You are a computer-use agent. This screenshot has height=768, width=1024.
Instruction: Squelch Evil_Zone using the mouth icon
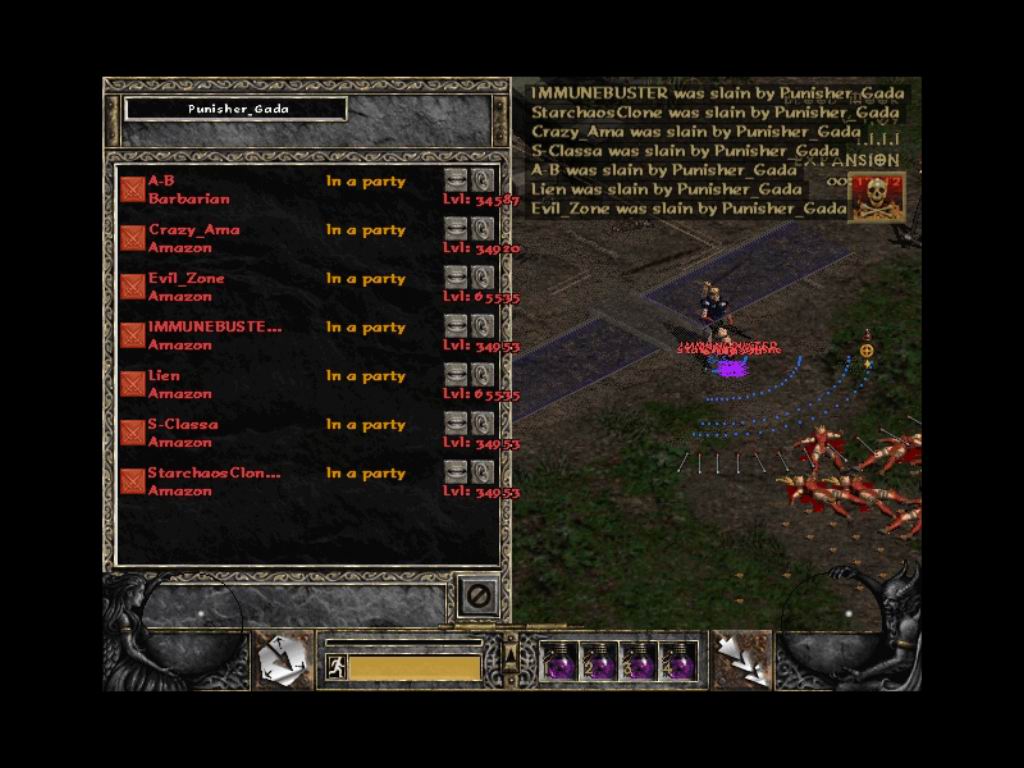point(456,278)
